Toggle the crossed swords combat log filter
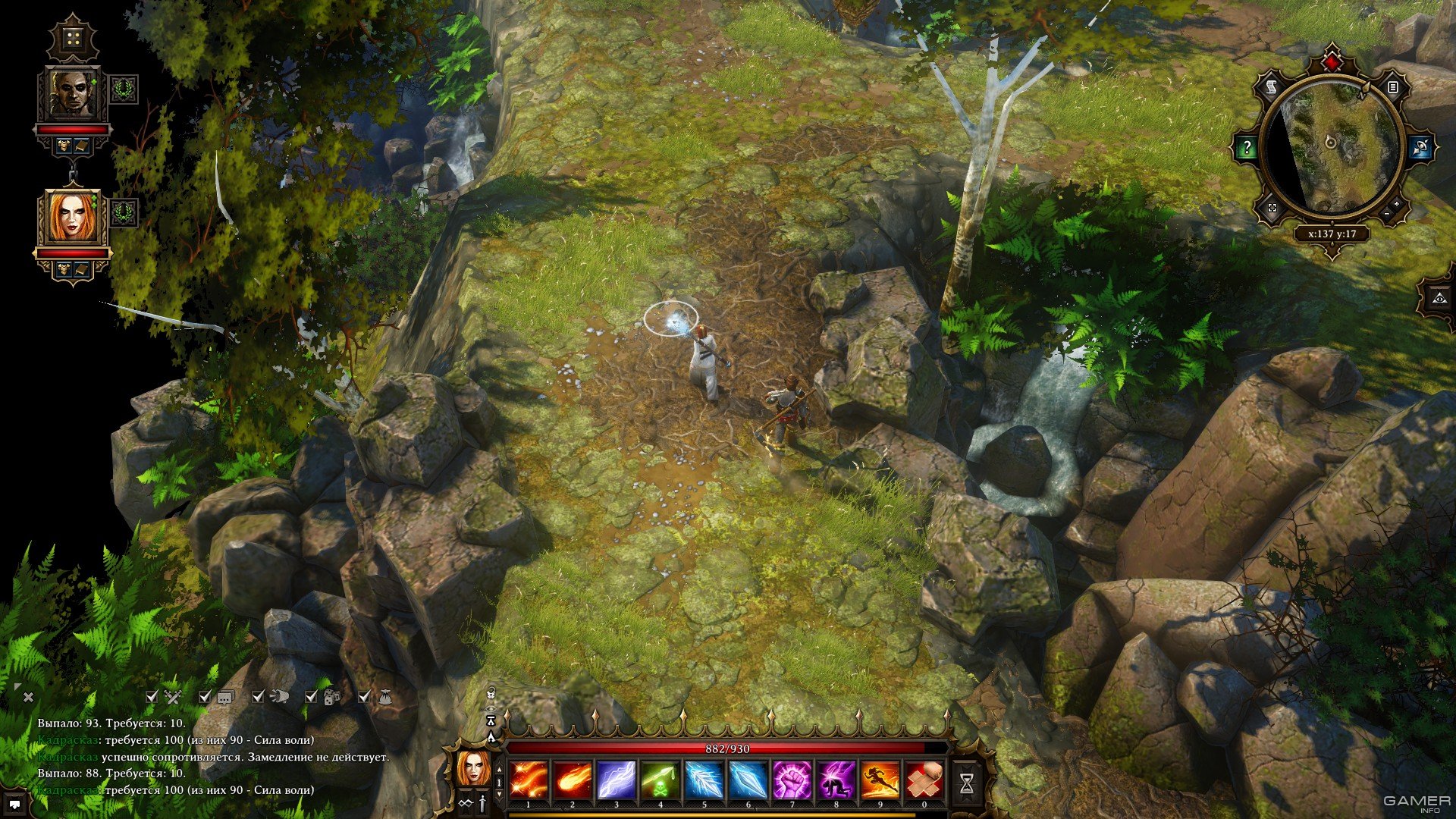1456x819 pixels. point(152,696)
